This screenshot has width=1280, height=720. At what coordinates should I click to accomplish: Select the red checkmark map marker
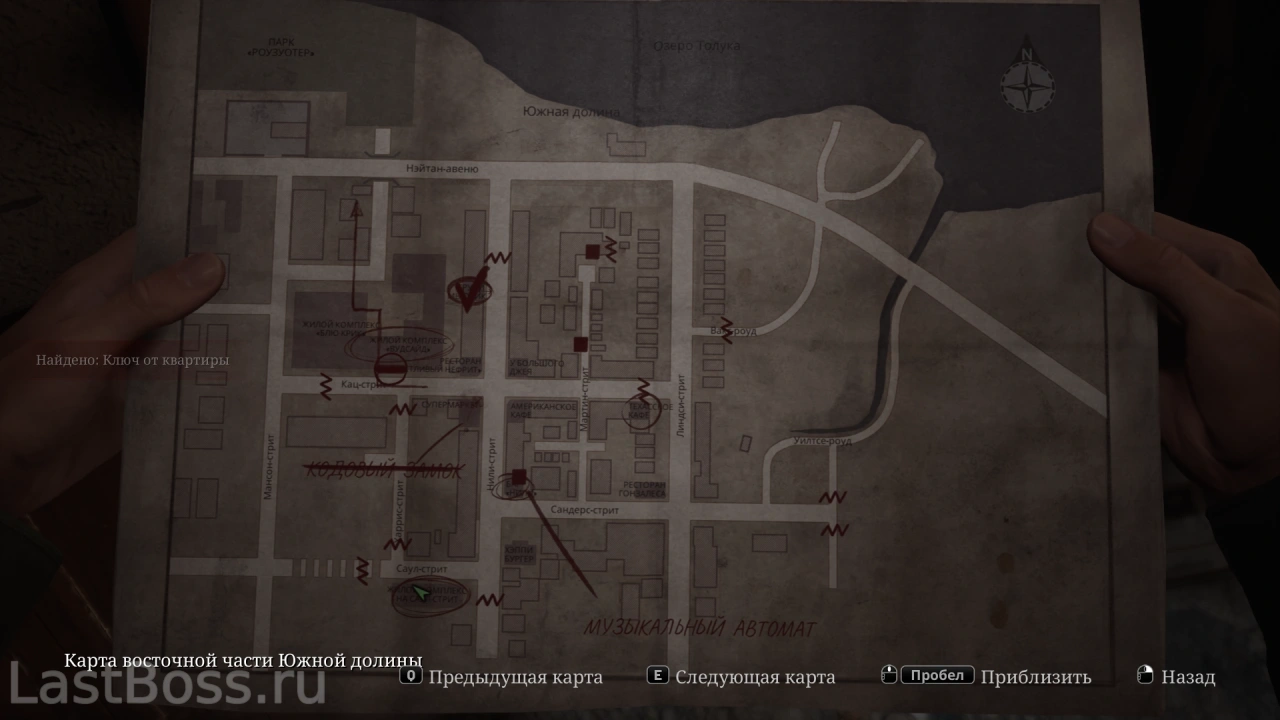[468, 287]
